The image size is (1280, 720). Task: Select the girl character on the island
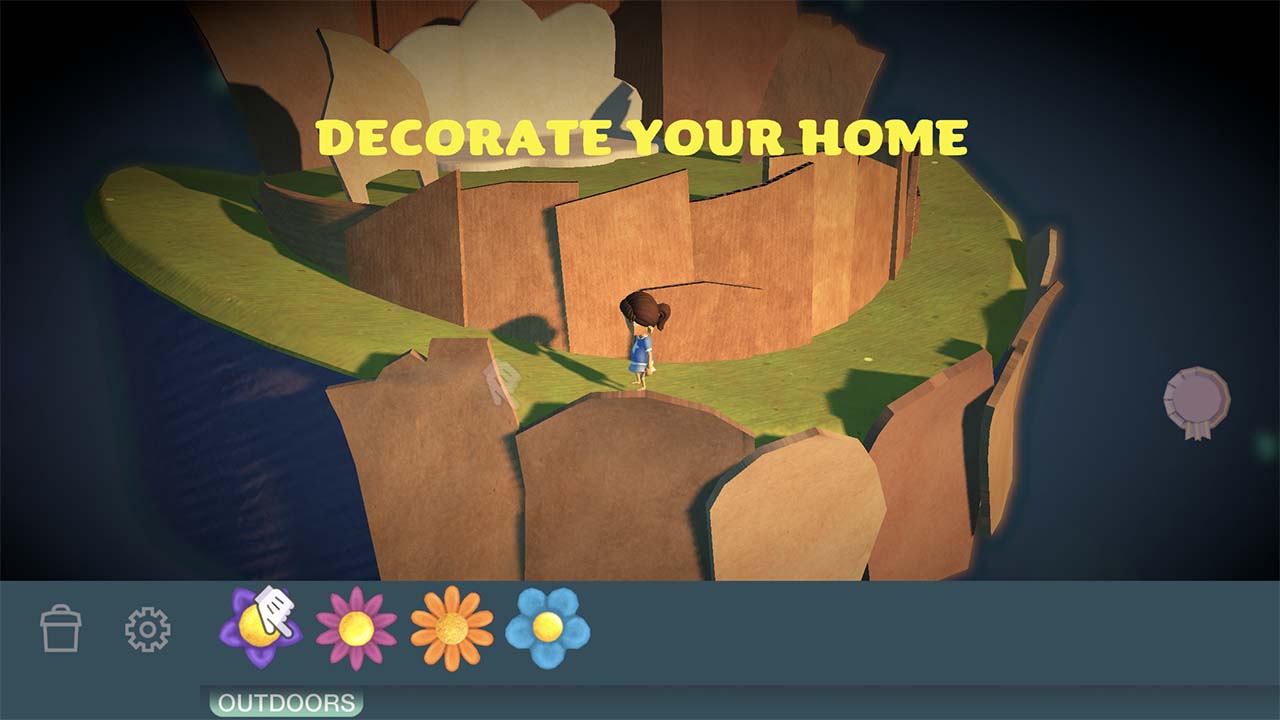click(640, 340)
